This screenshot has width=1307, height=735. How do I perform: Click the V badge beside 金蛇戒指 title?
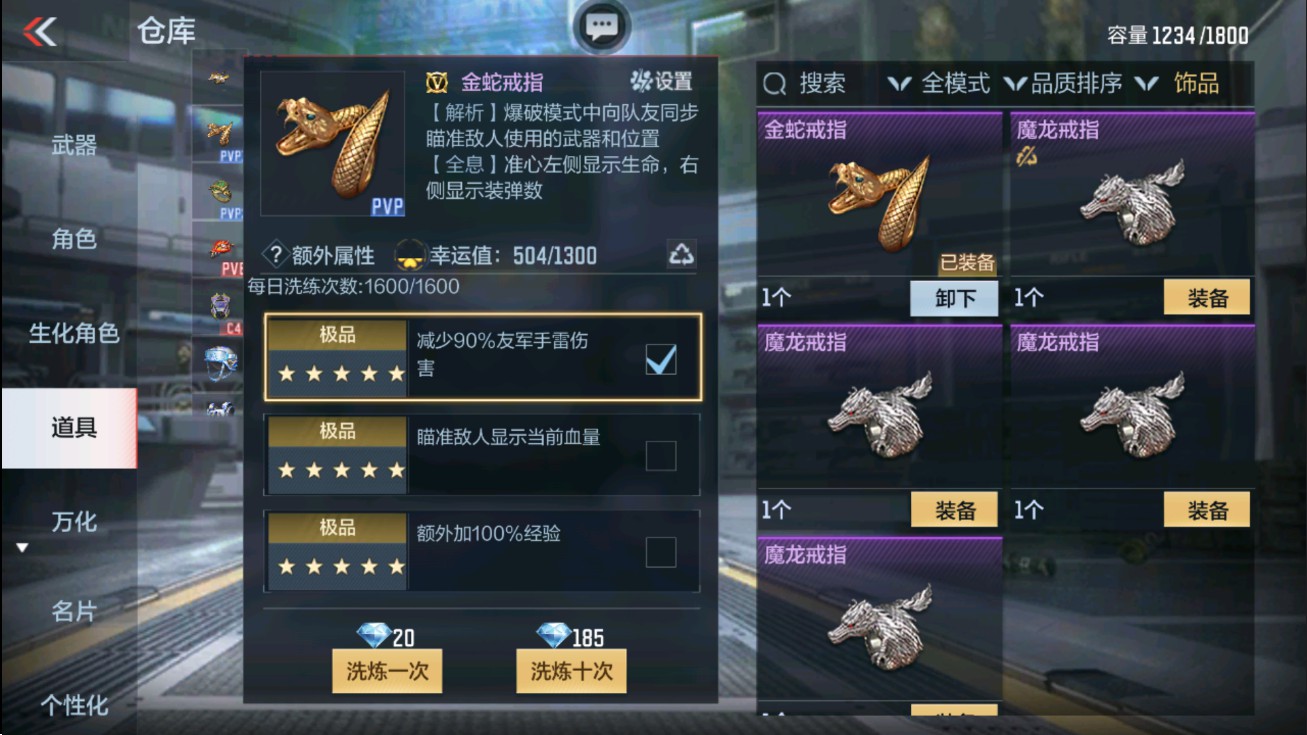click(435, 84)
